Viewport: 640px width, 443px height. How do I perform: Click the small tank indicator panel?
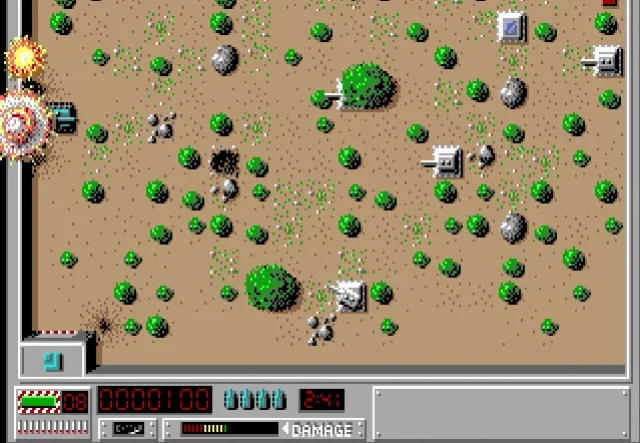(130, 428)
